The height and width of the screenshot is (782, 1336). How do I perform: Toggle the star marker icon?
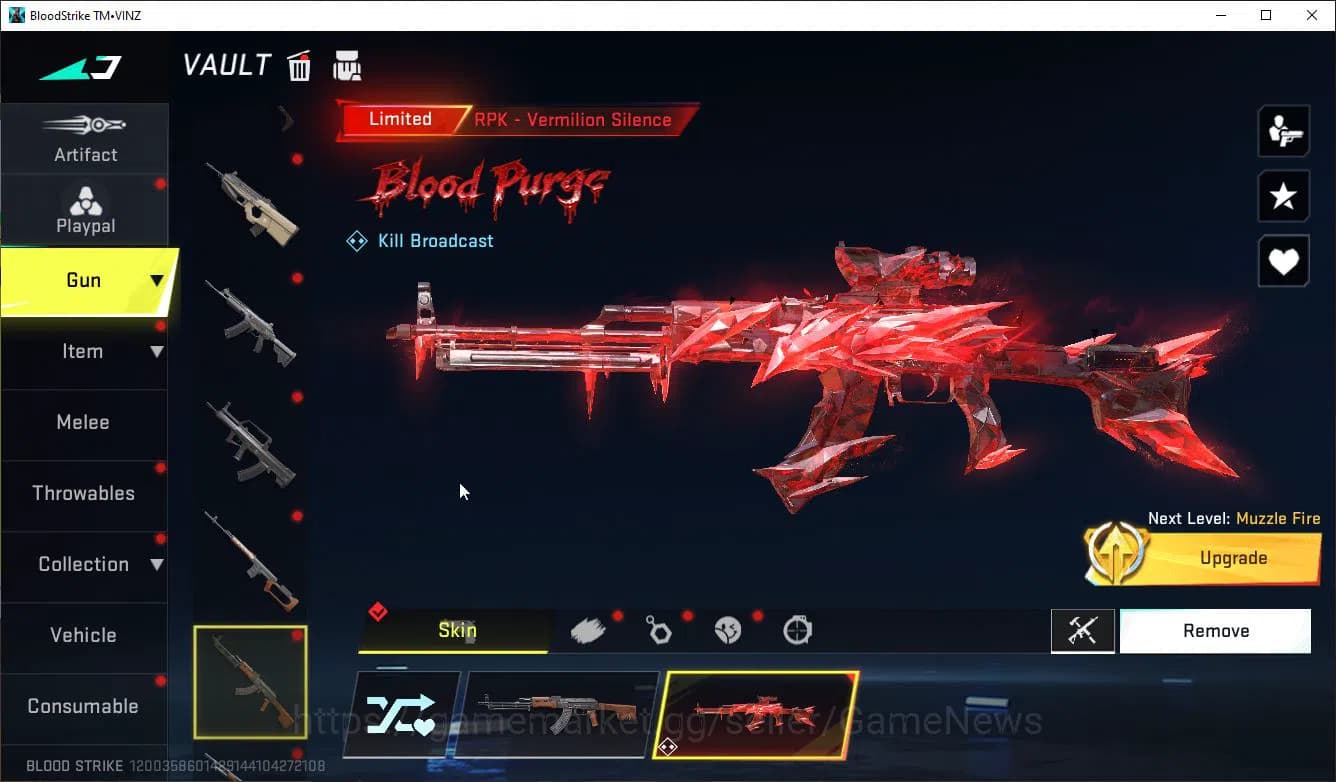point(1283,196)
